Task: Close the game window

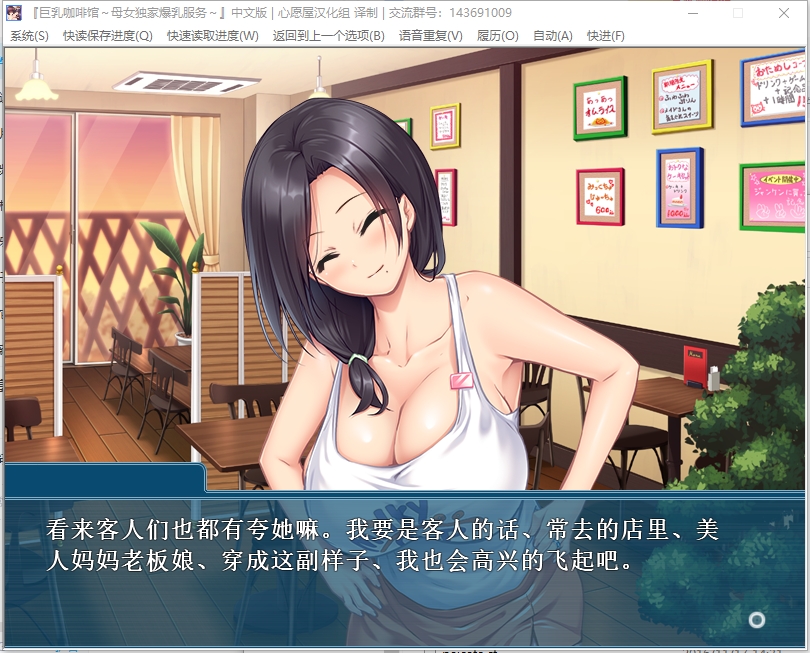Action: coord(784,13)
